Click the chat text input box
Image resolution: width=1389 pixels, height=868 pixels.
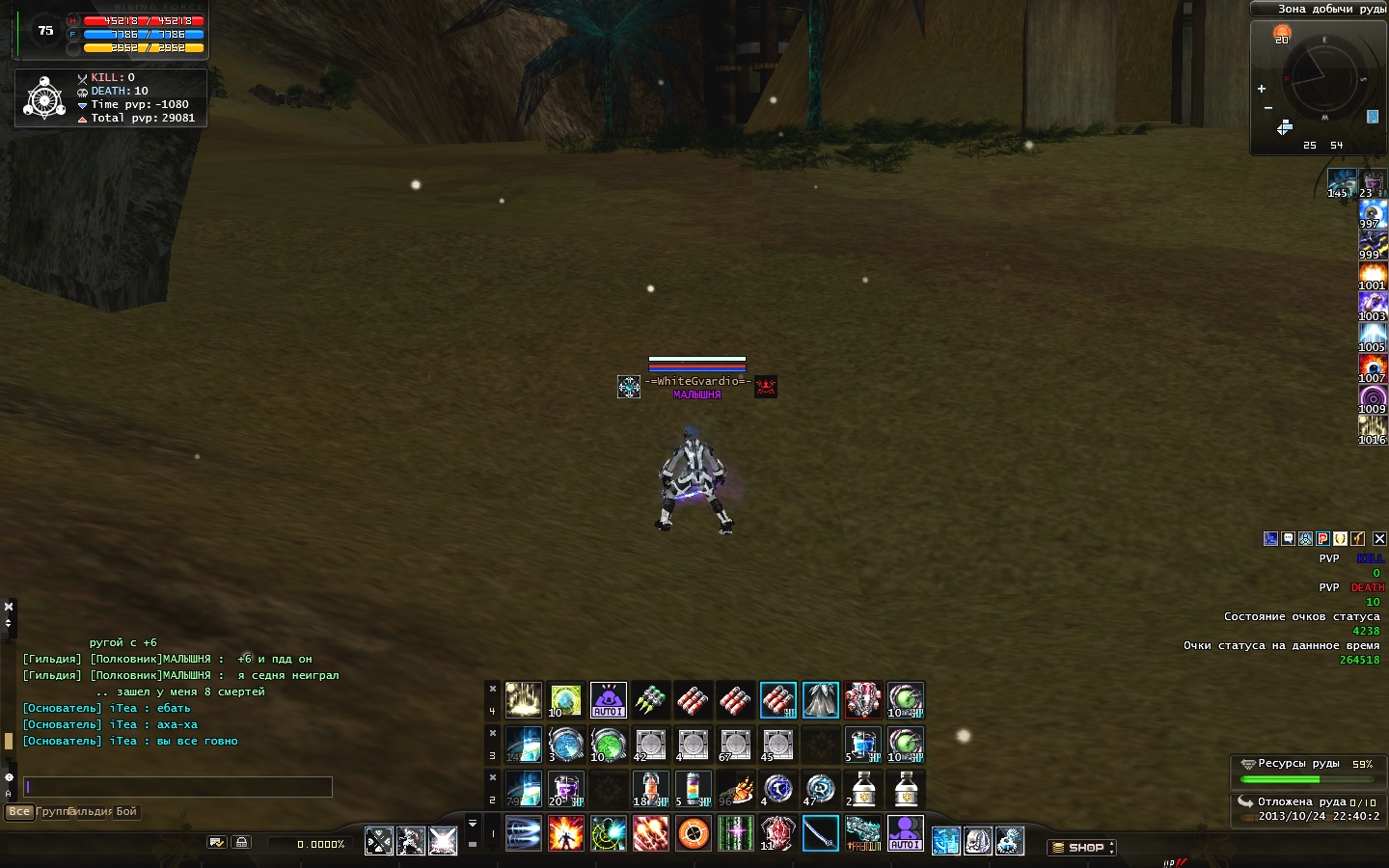pos(178,787)
